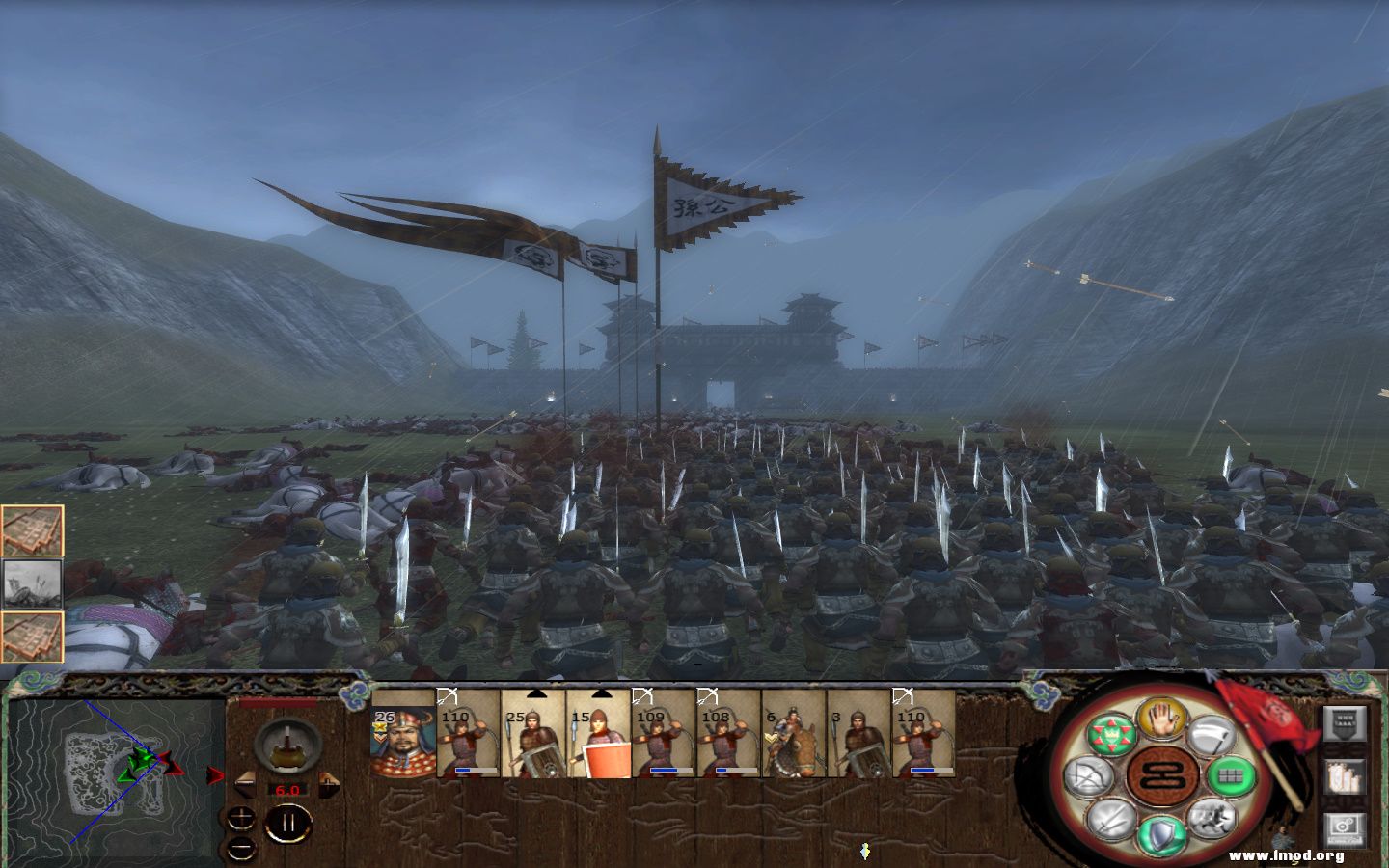
Task: Click the plus button near the speed controls
Action: pos(242,817)
